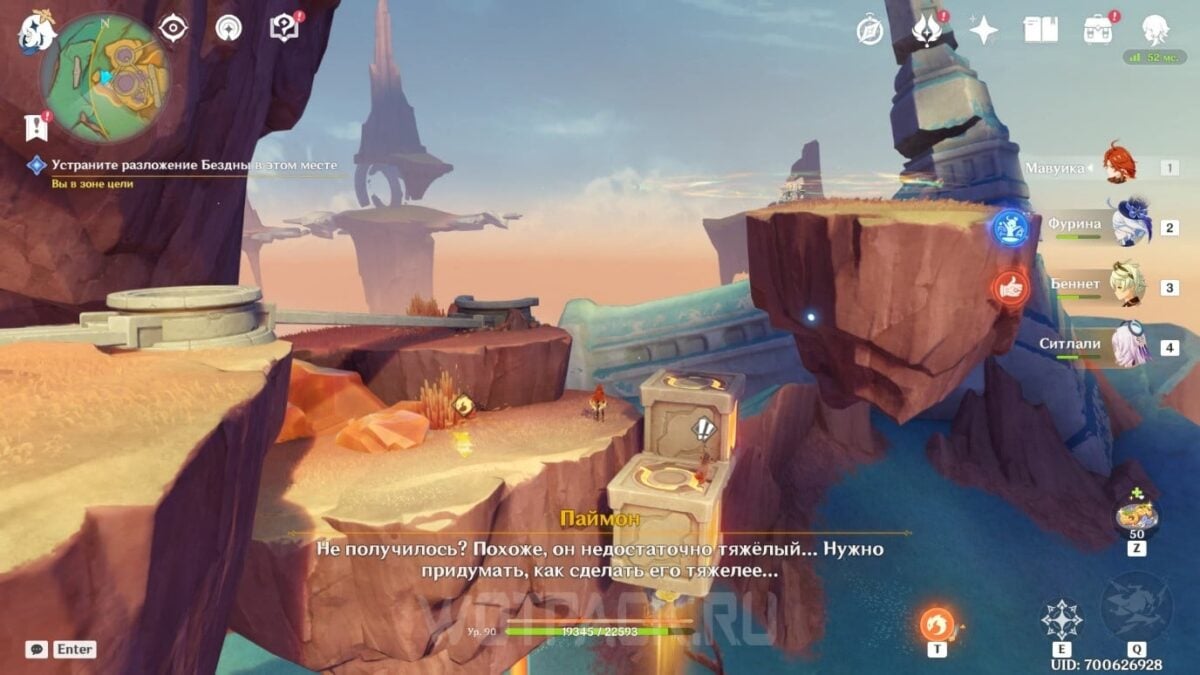Open the compass icon in the top bar
This screenshot has width=1200, height=675.
pos(869,30)
